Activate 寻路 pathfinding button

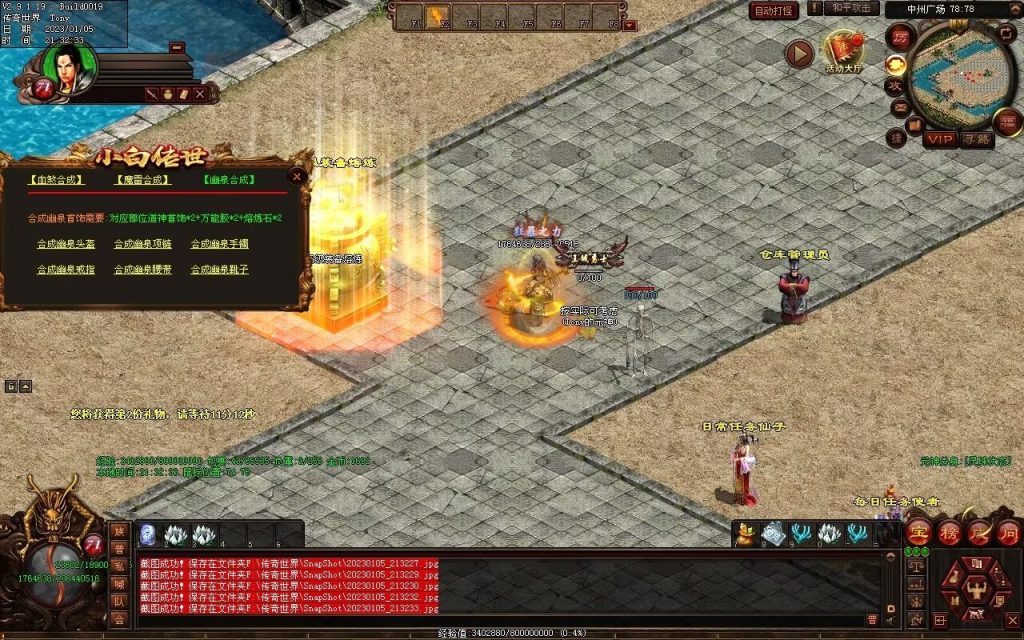(976, 139)
